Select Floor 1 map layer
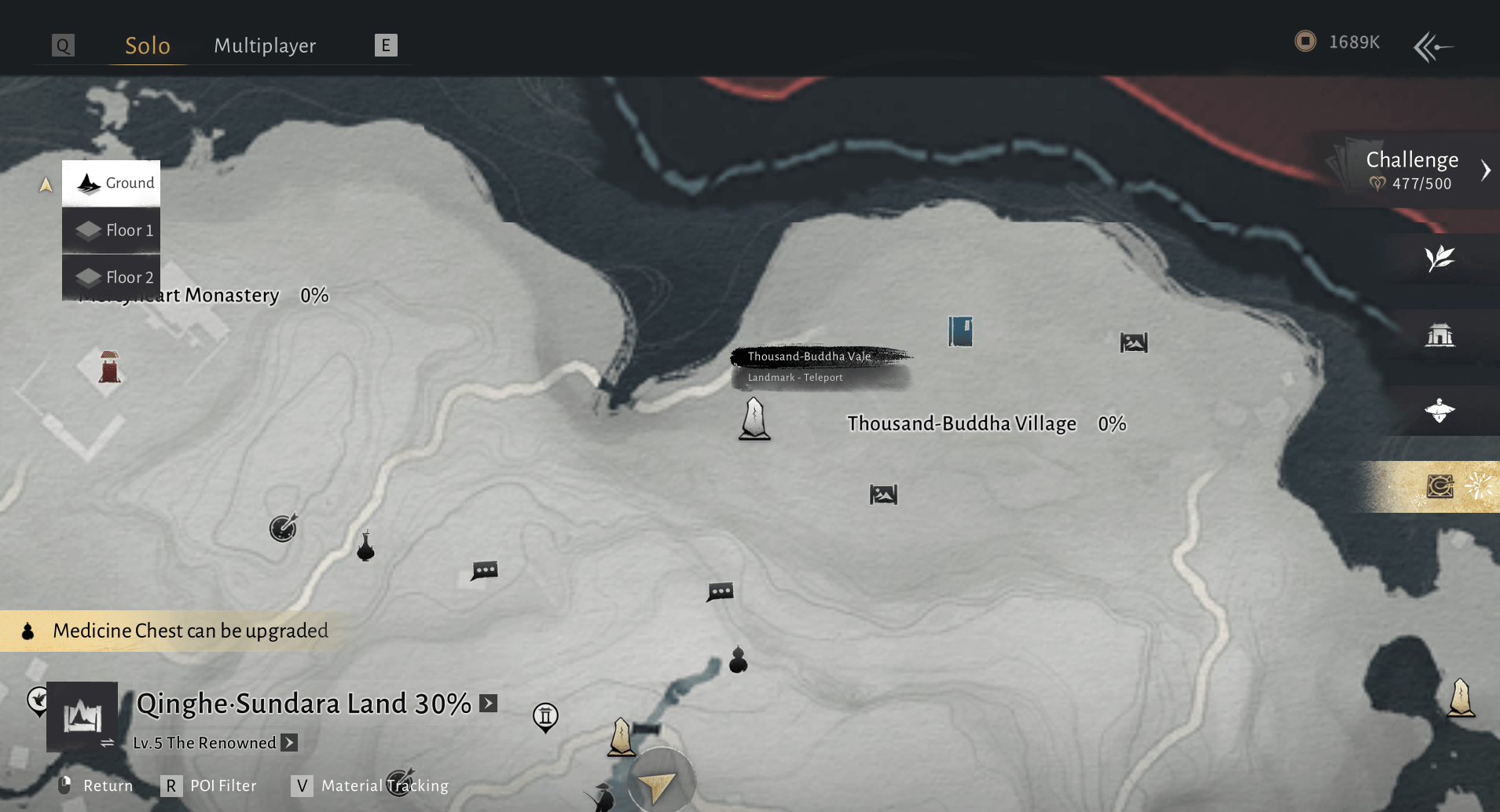 112,230
